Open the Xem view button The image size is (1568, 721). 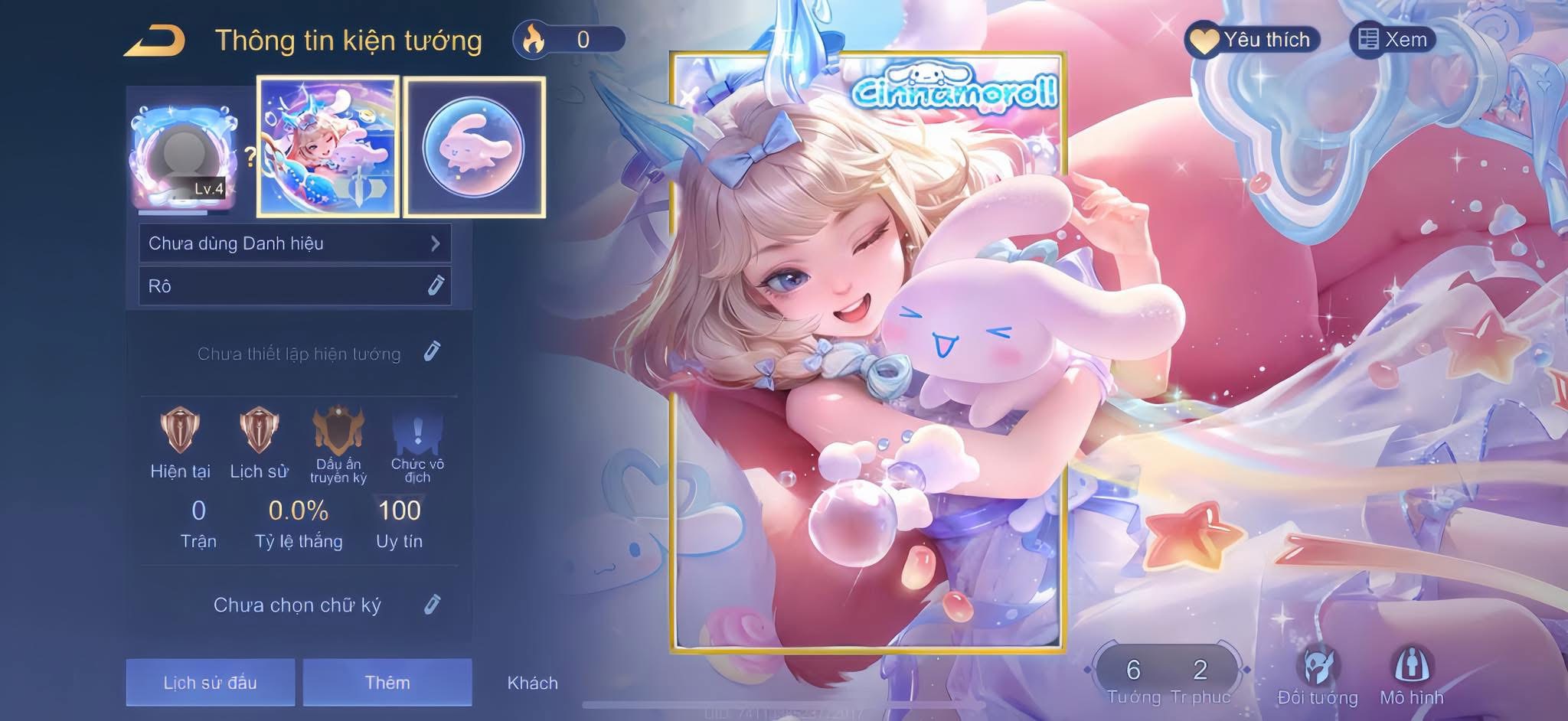click(1392, 40)
